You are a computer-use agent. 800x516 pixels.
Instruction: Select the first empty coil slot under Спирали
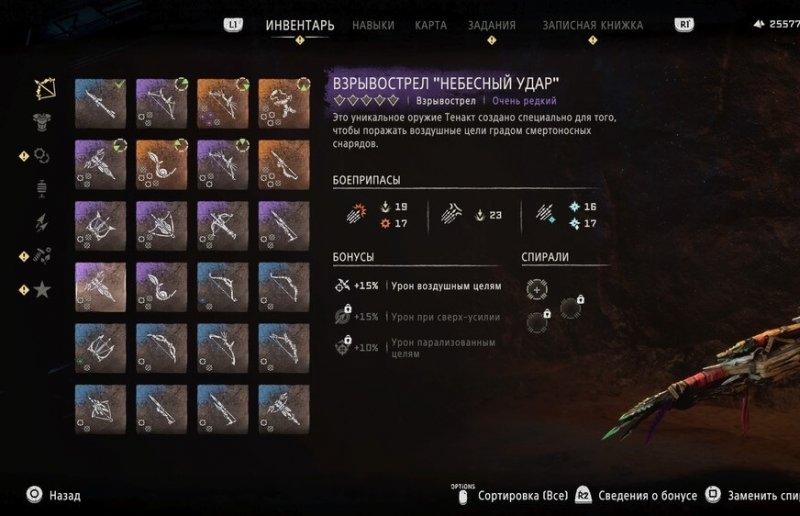click(537, 289)
